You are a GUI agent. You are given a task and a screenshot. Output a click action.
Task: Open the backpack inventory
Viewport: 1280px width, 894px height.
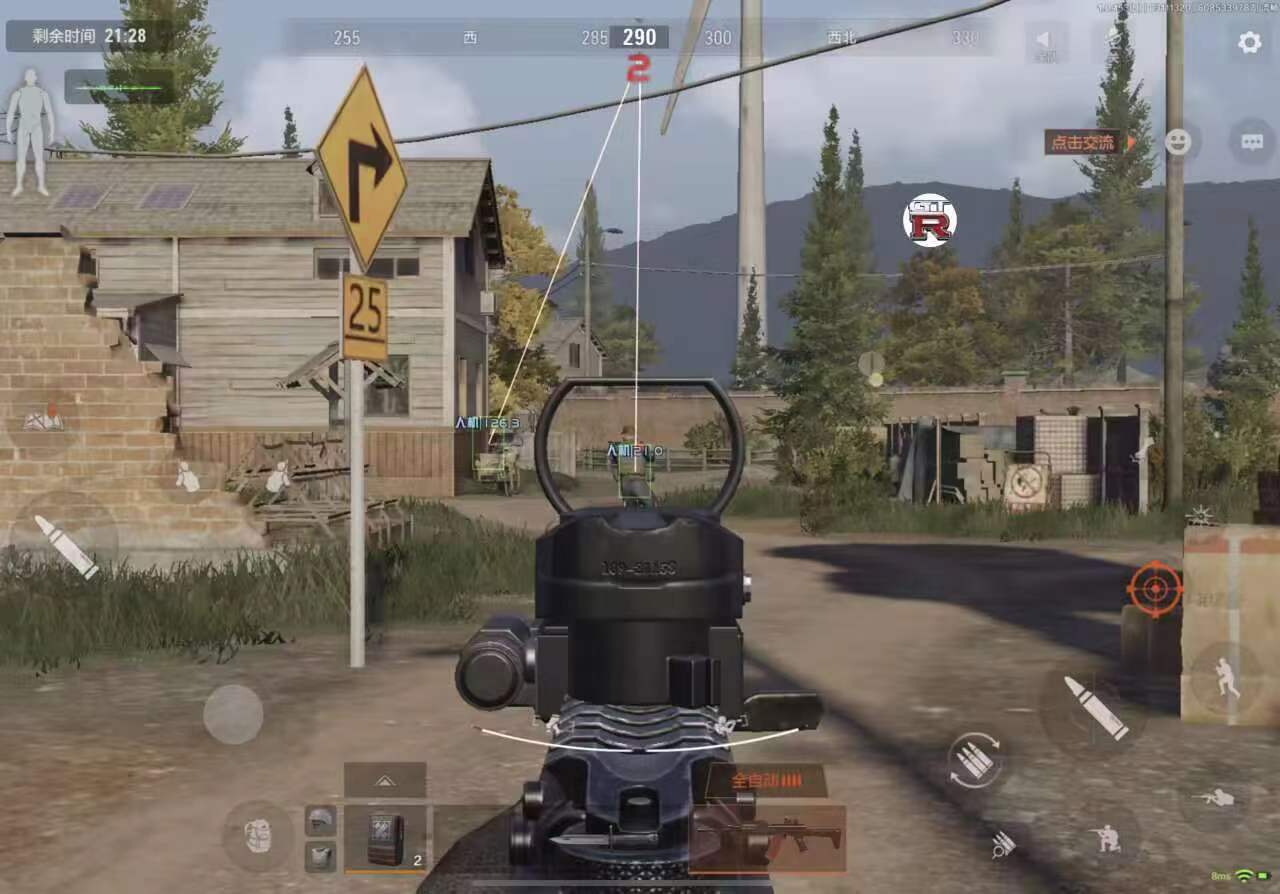(258, 835)
